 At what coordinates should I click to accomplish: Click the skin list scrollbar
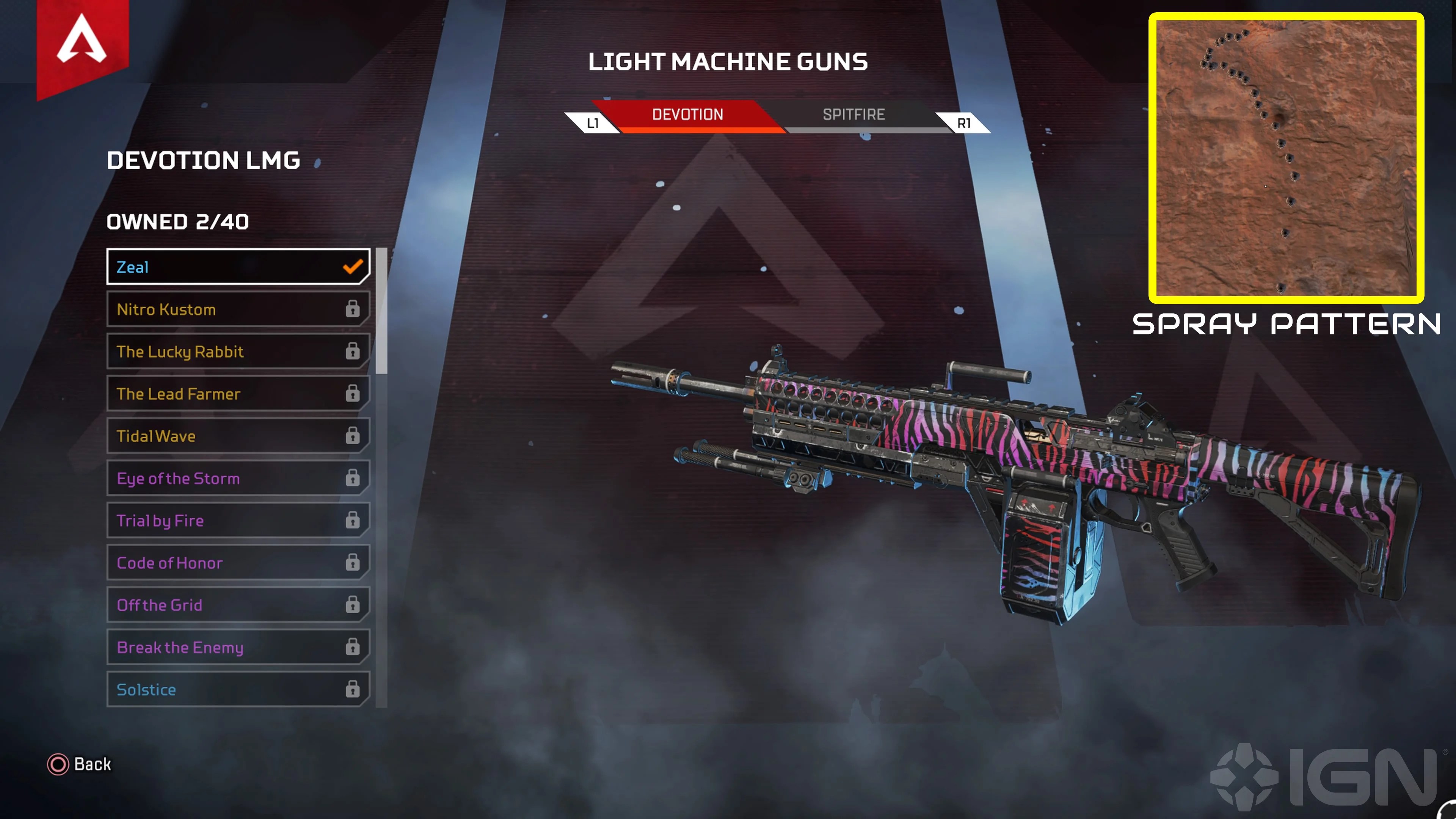[381, 311]
